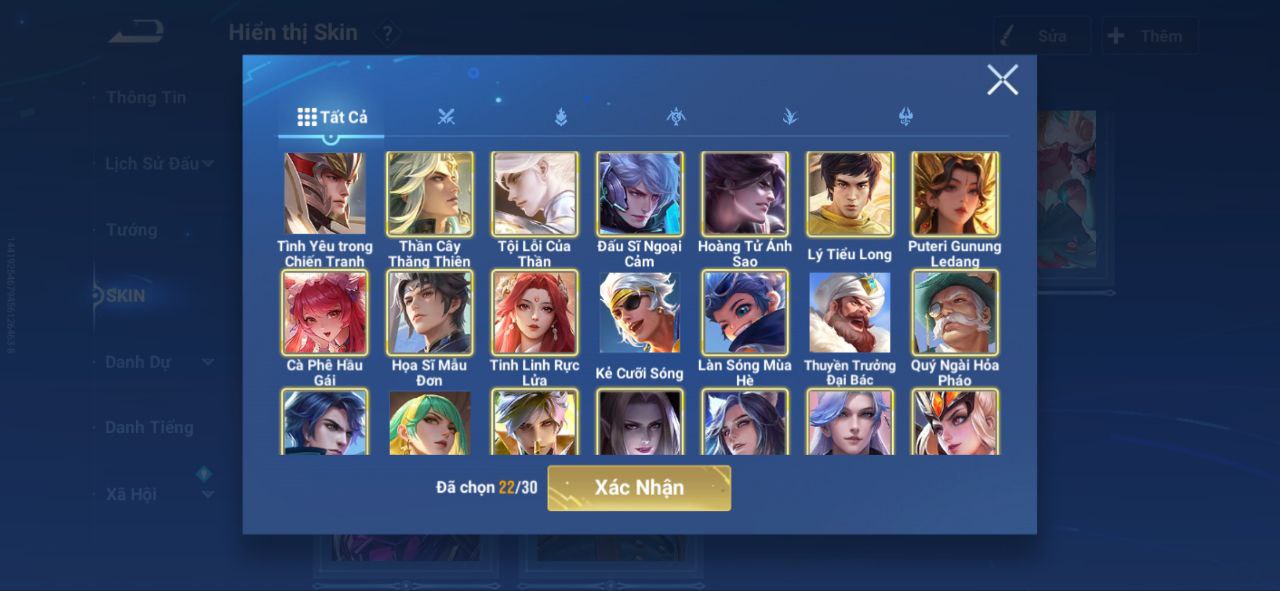
Task: Switch to the crossed swords filter tab
Action: coord(446,117)
